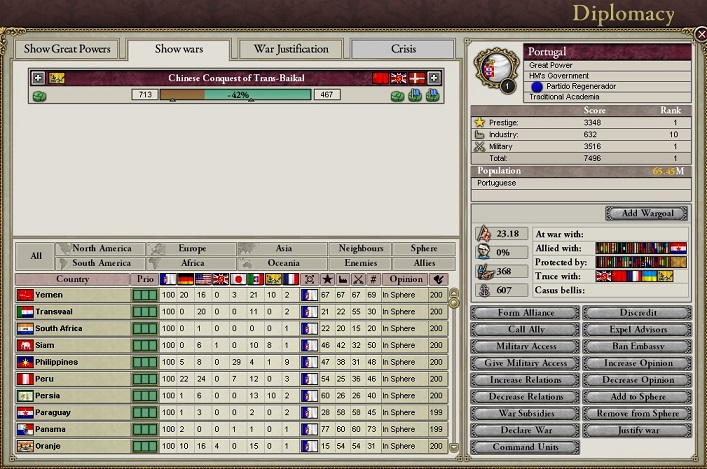Switch to the Show Great Powers tab
Screen dimensions: 707x469
coord(65,49)
